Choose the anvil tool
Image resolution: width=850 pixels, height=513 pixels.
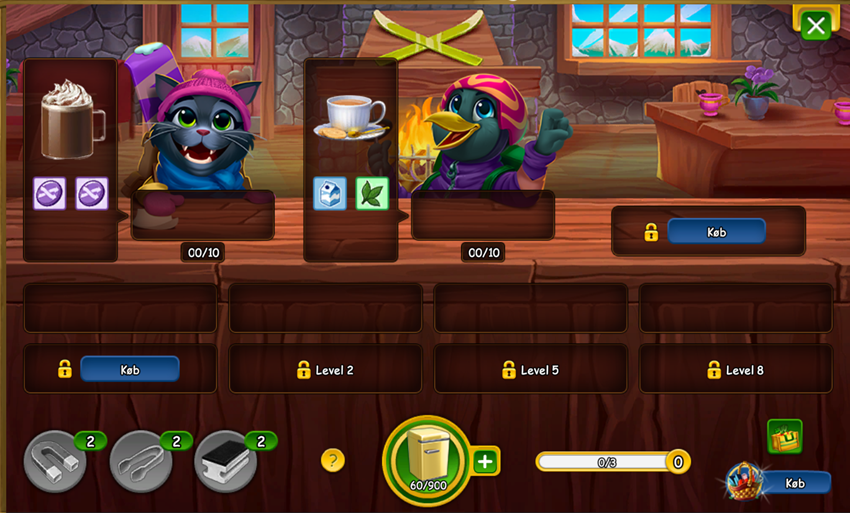tap(226, 461)
